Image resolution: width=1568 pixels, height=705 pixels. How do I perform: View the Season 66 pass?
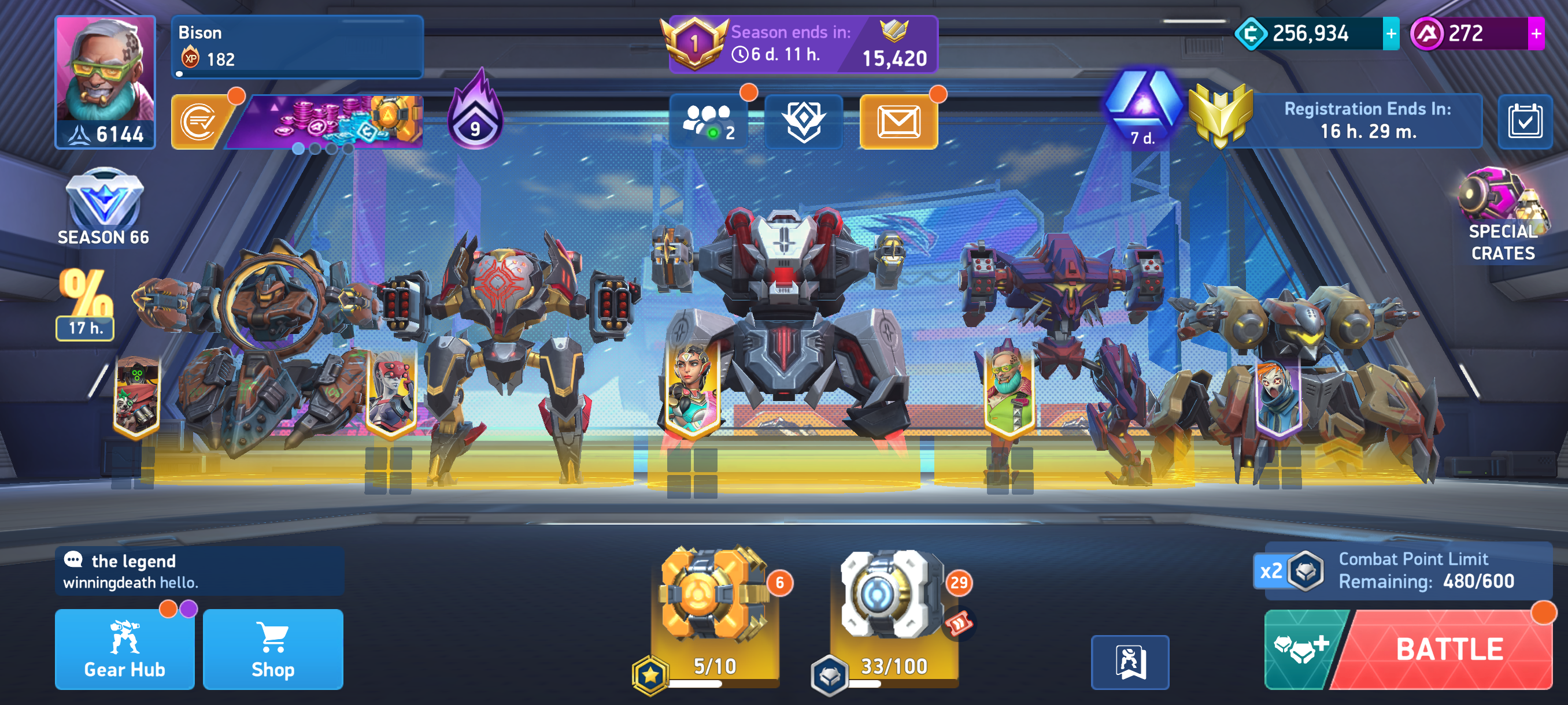pyautogui.click(x=103, y=208)
